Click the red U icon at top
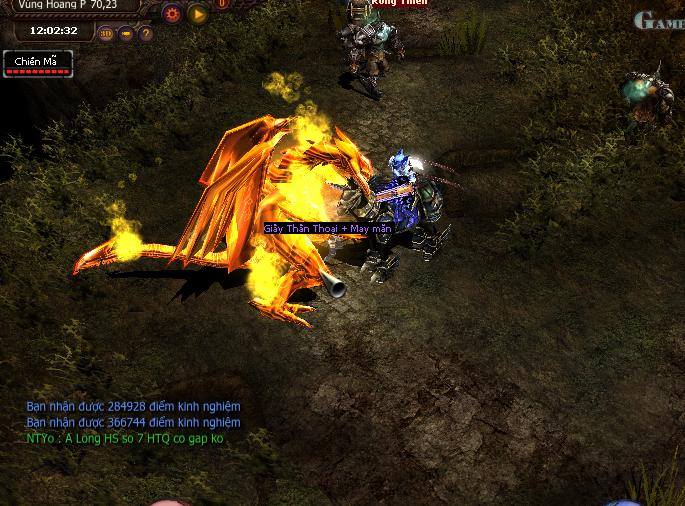Image resolution: width=685 pixels, height=506 pixels. point(222,4)
